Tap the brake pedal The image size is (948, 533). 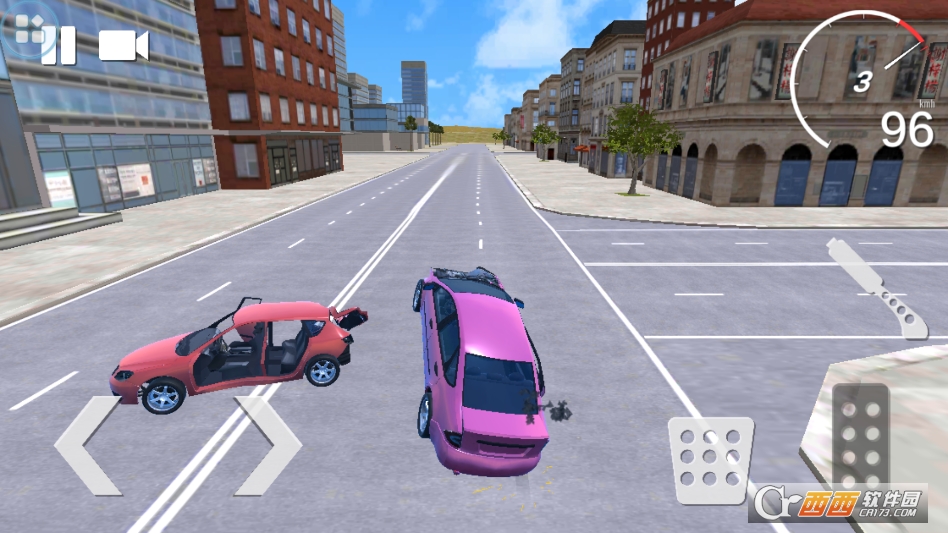coord(711,459)
